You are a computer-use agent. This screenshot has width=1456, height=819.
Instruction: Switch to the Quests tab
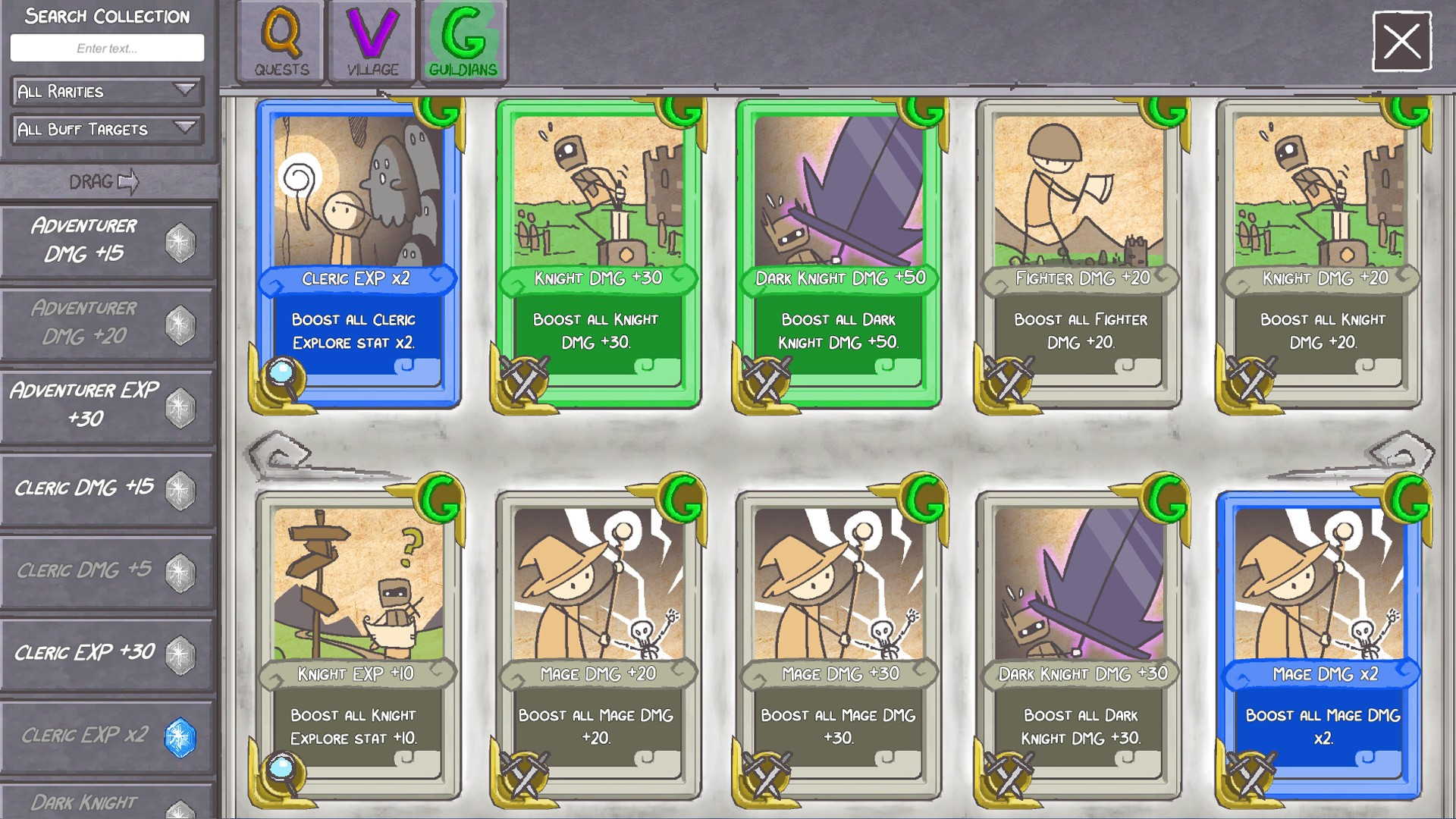281,41
